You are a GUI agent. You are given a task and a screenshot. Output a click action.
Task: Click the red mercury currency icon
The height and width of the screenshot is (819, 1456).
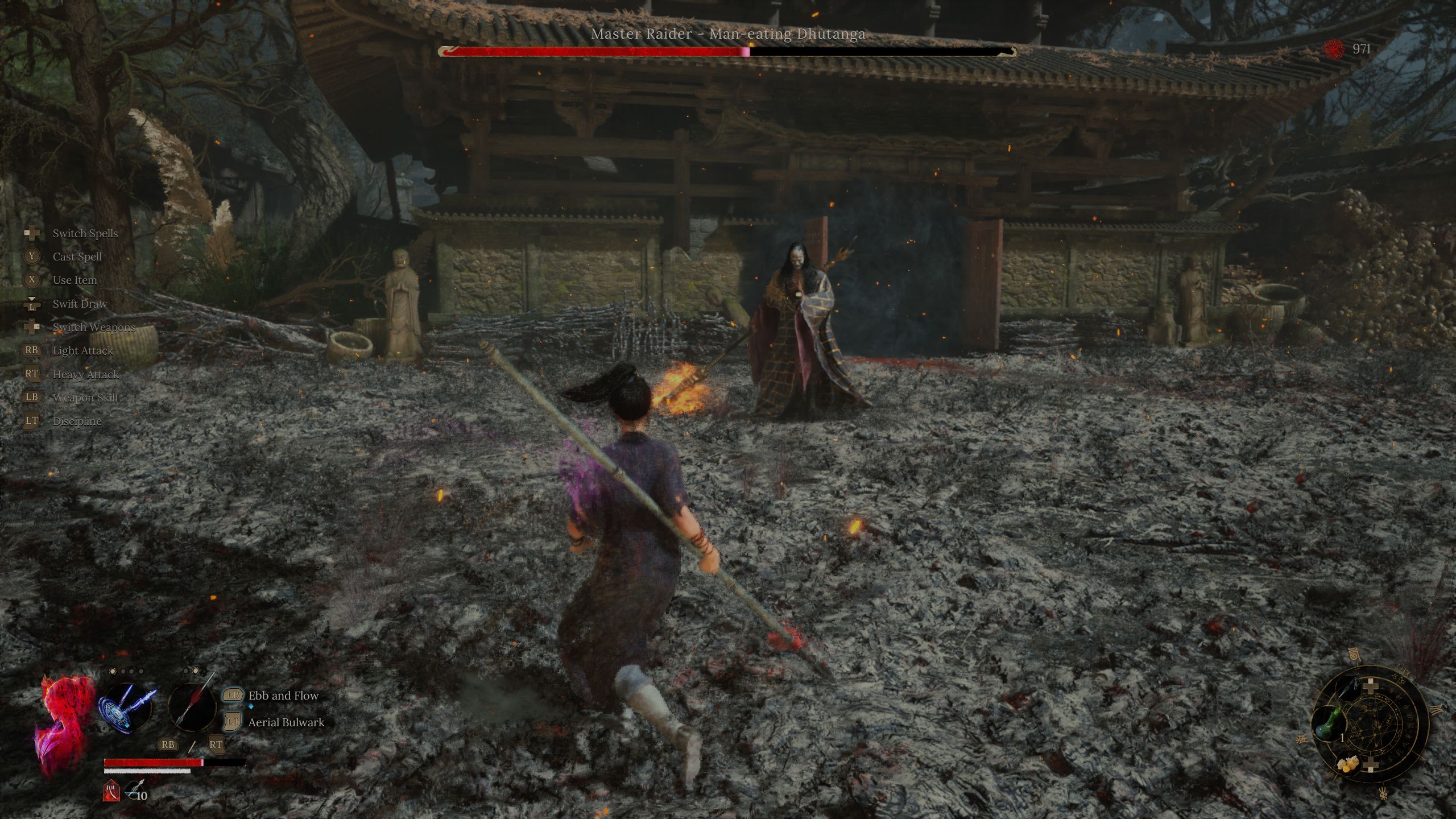point(1334,49)
